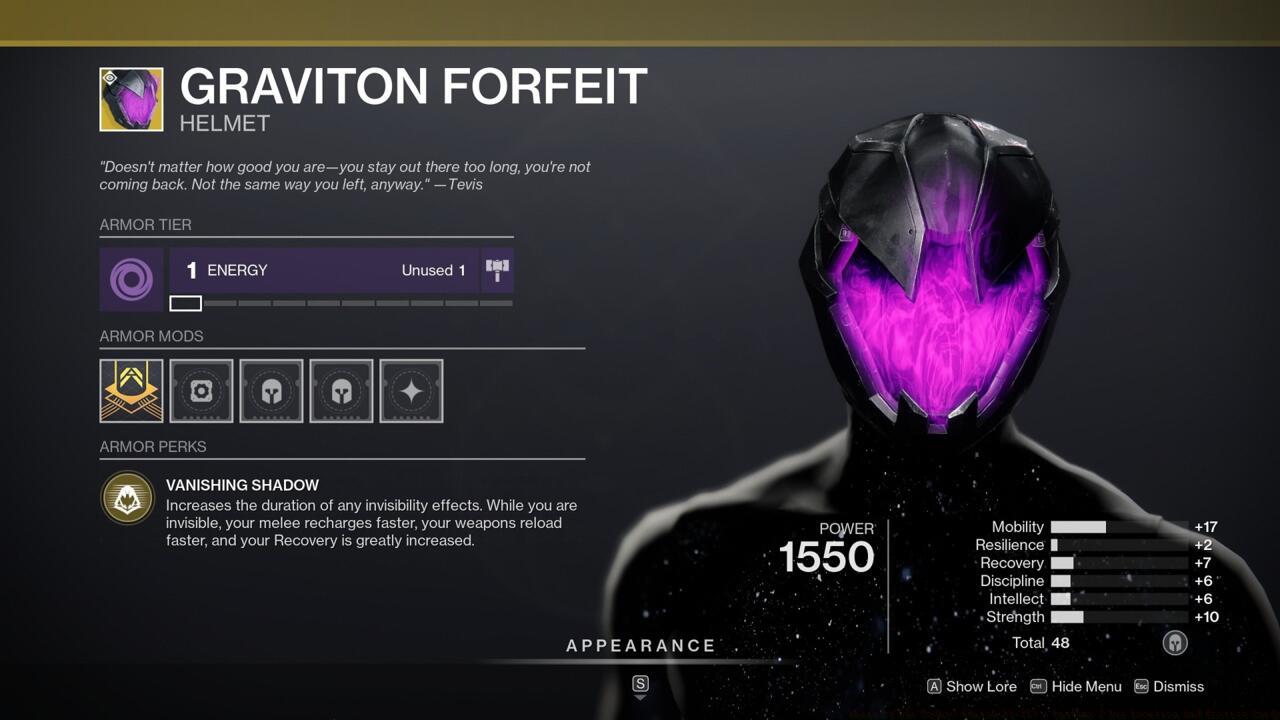The height and width of the screenshot is (720, 1280).
Task: Open the star-shaped artifact mod slot
Action: [x=411, y=390]
